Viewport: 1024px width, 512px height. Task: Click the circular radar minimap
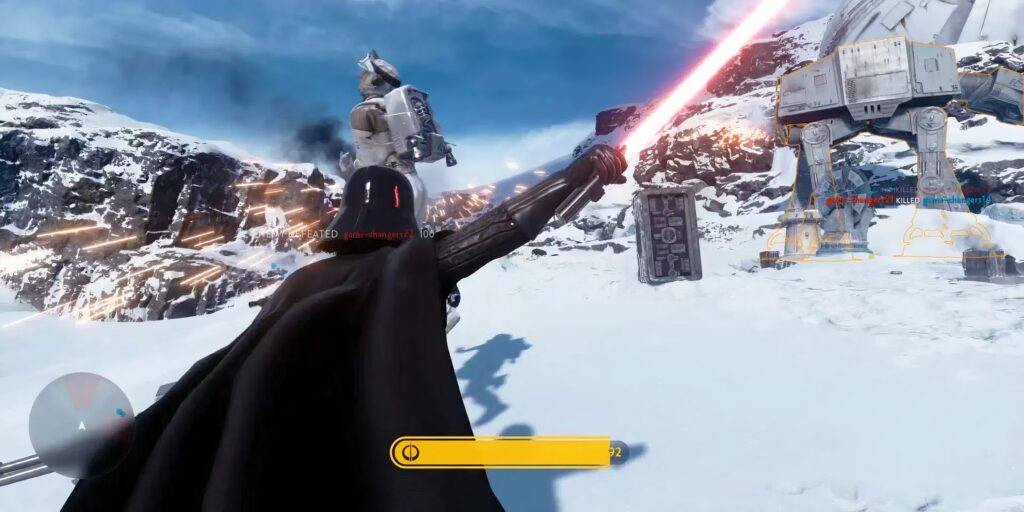coord(81,424)
